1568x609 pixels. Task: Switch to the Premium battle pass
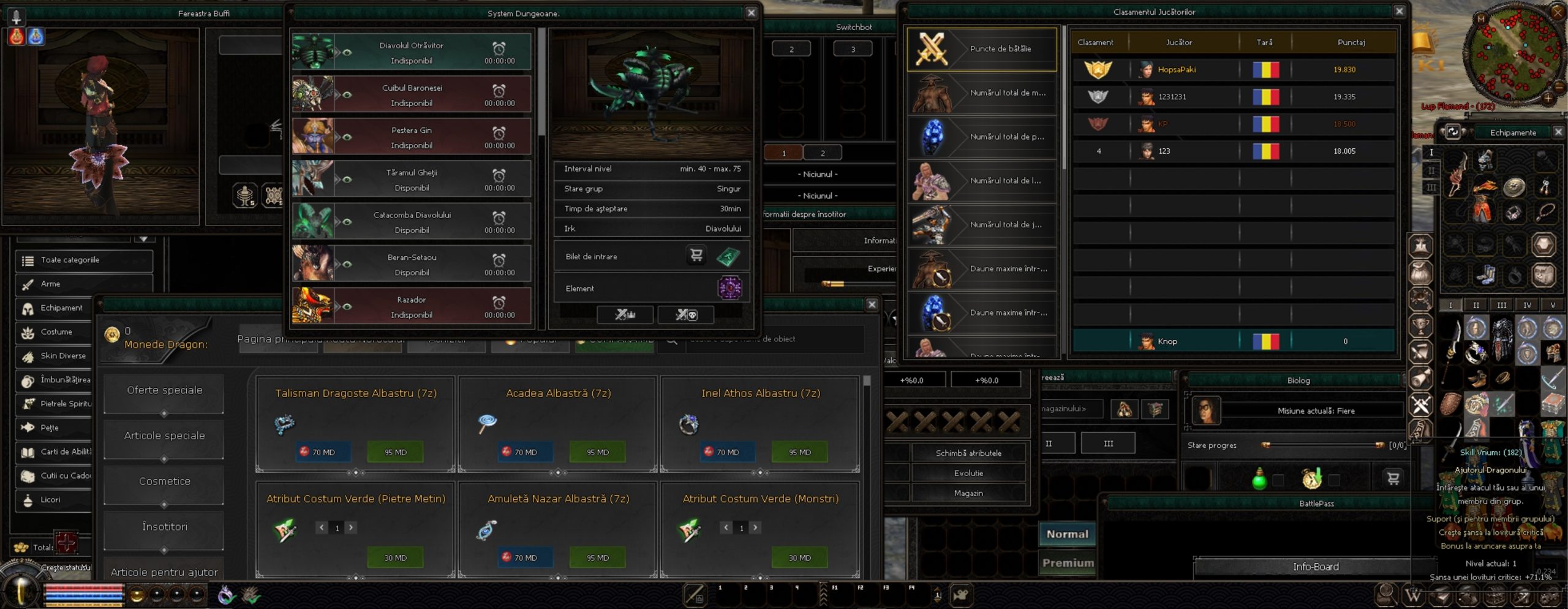tap(1068, 562)
